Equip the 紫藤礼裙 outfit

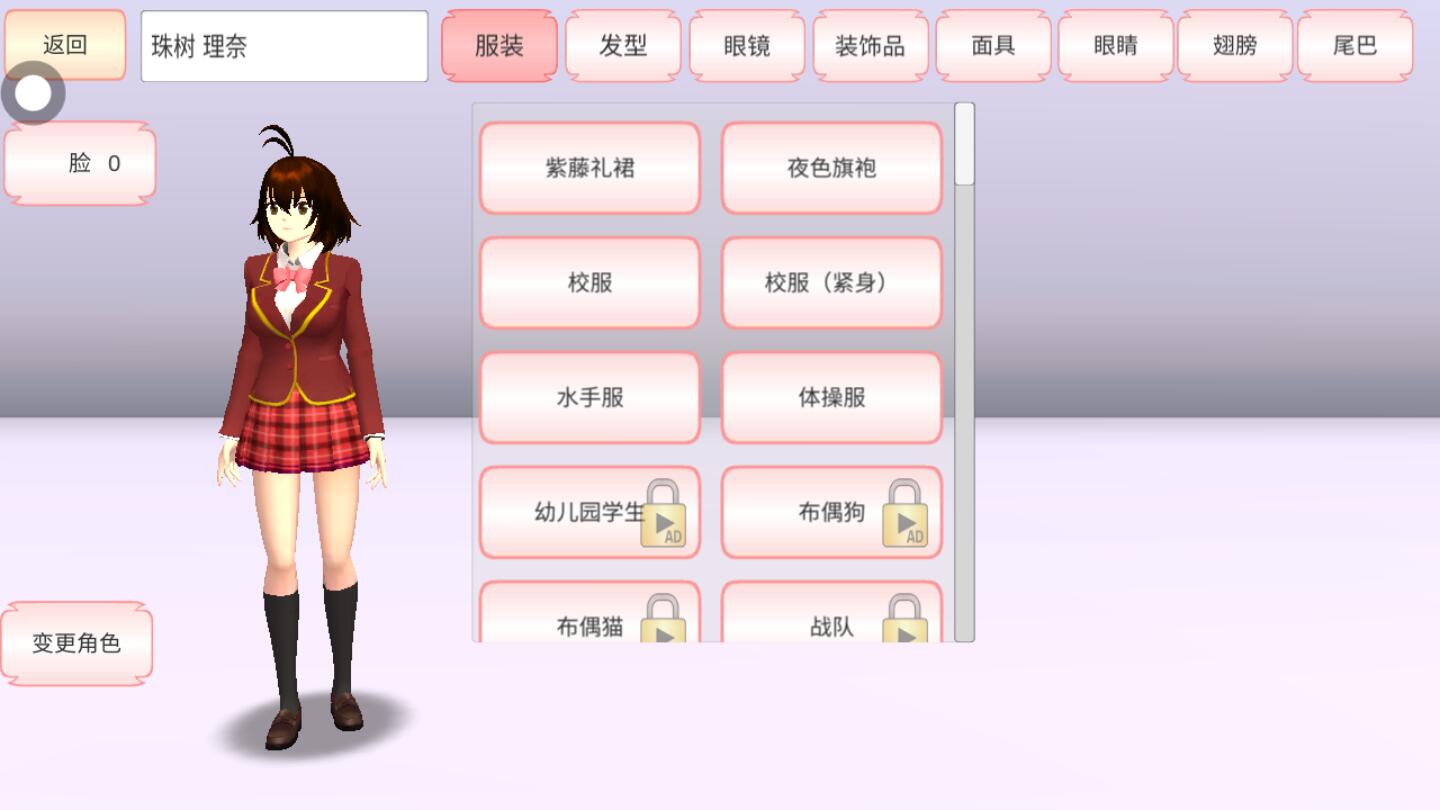click(589, 167)
